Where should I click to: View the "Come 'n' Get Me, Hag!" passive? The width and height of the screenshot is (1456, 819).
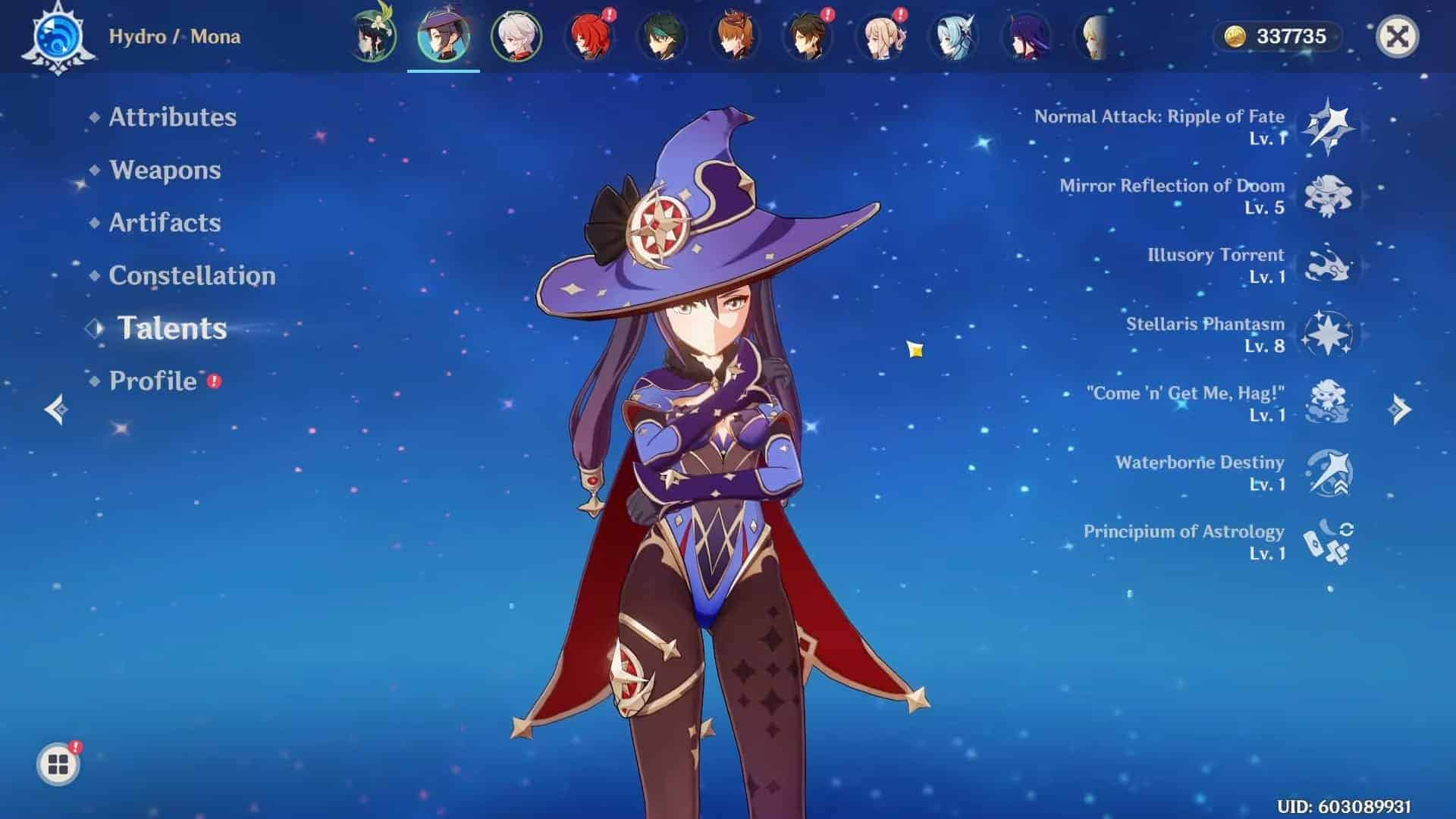tap(1328, 403)
